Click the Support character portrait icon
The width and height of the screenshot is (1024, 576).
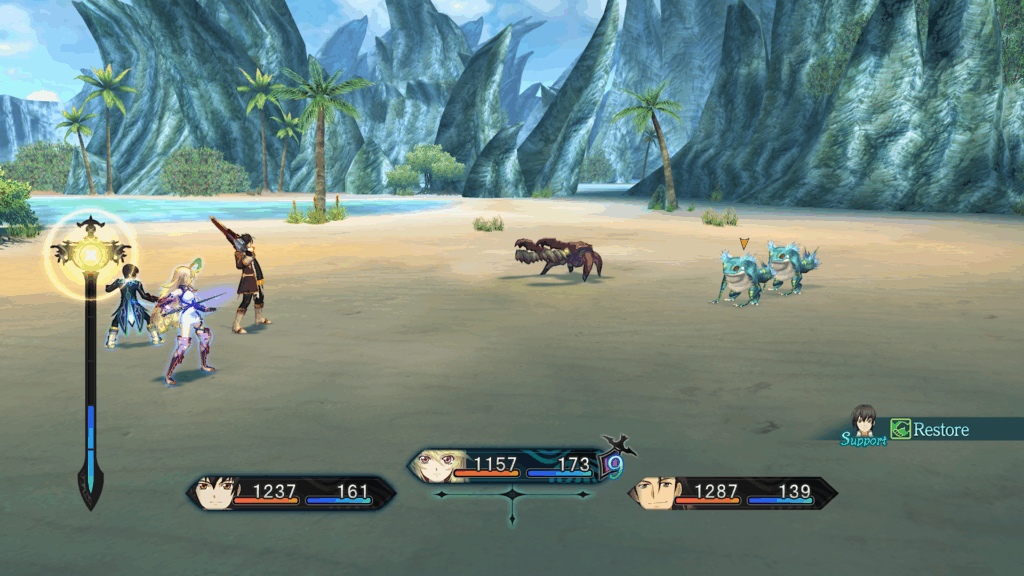[863, 421]
